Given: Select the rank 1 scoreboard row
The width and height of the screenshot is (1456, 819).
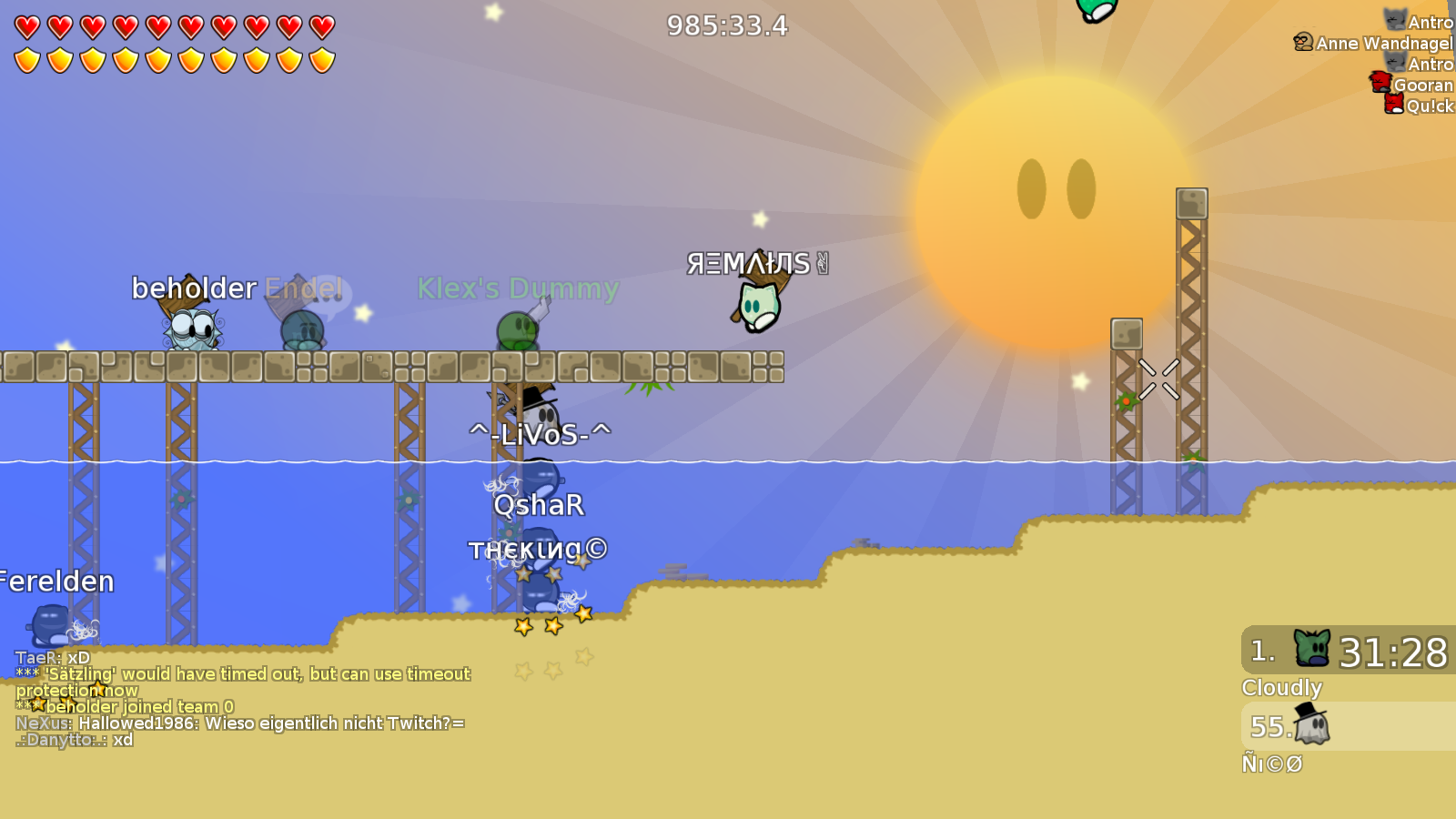Looking at the screenshot, I should click(x=1347, y=651).
